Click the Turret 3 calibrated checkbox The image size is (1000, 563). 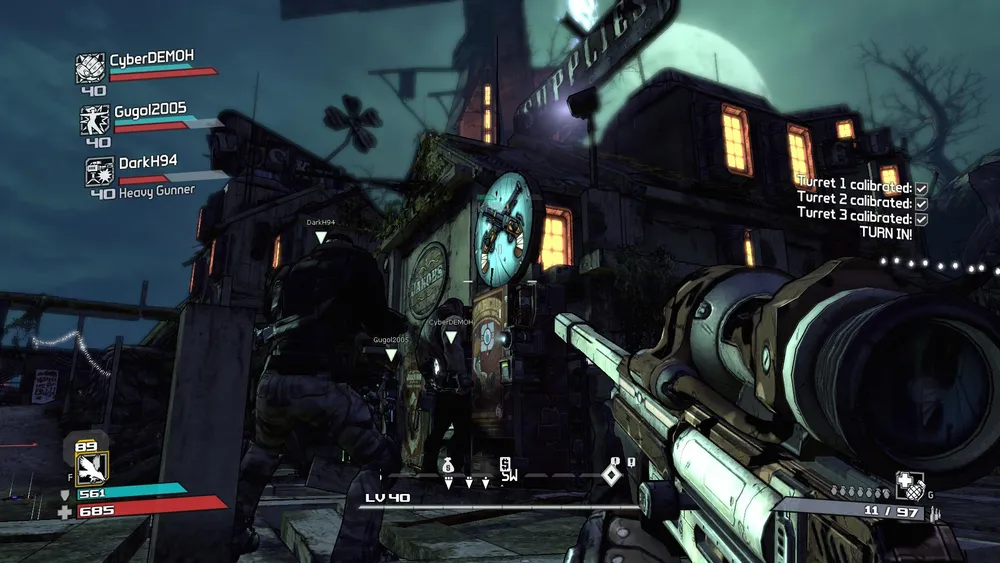click(x=921, y=218)
